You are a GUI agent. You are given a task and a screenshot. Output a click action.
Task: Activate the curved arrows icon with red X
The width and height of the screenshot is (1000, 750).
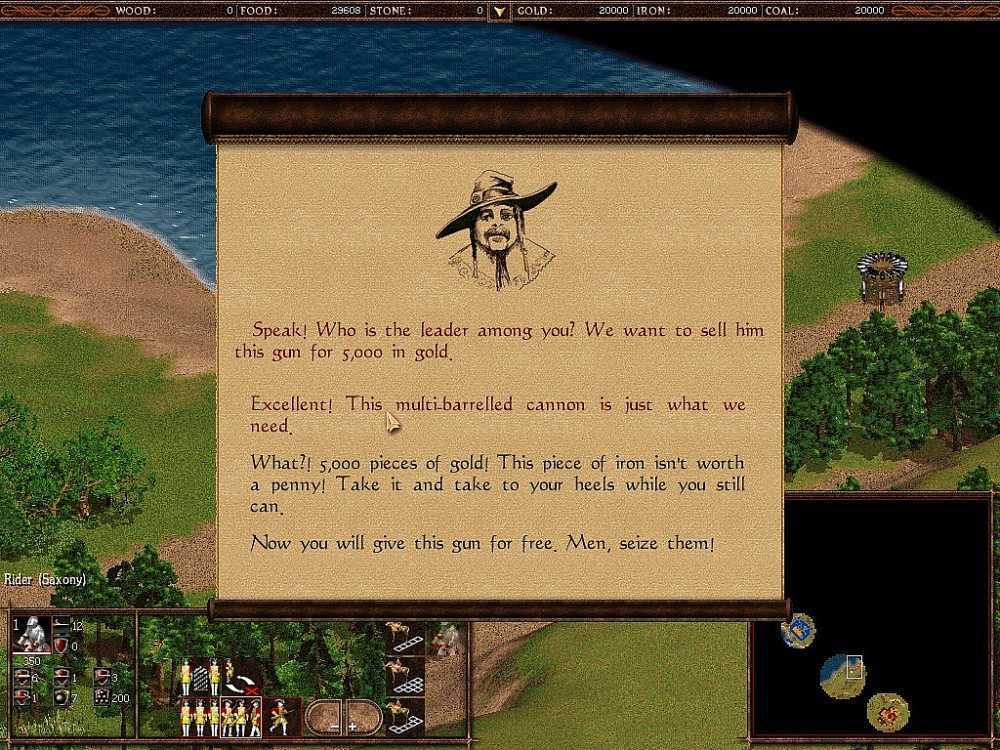point(240,683)
